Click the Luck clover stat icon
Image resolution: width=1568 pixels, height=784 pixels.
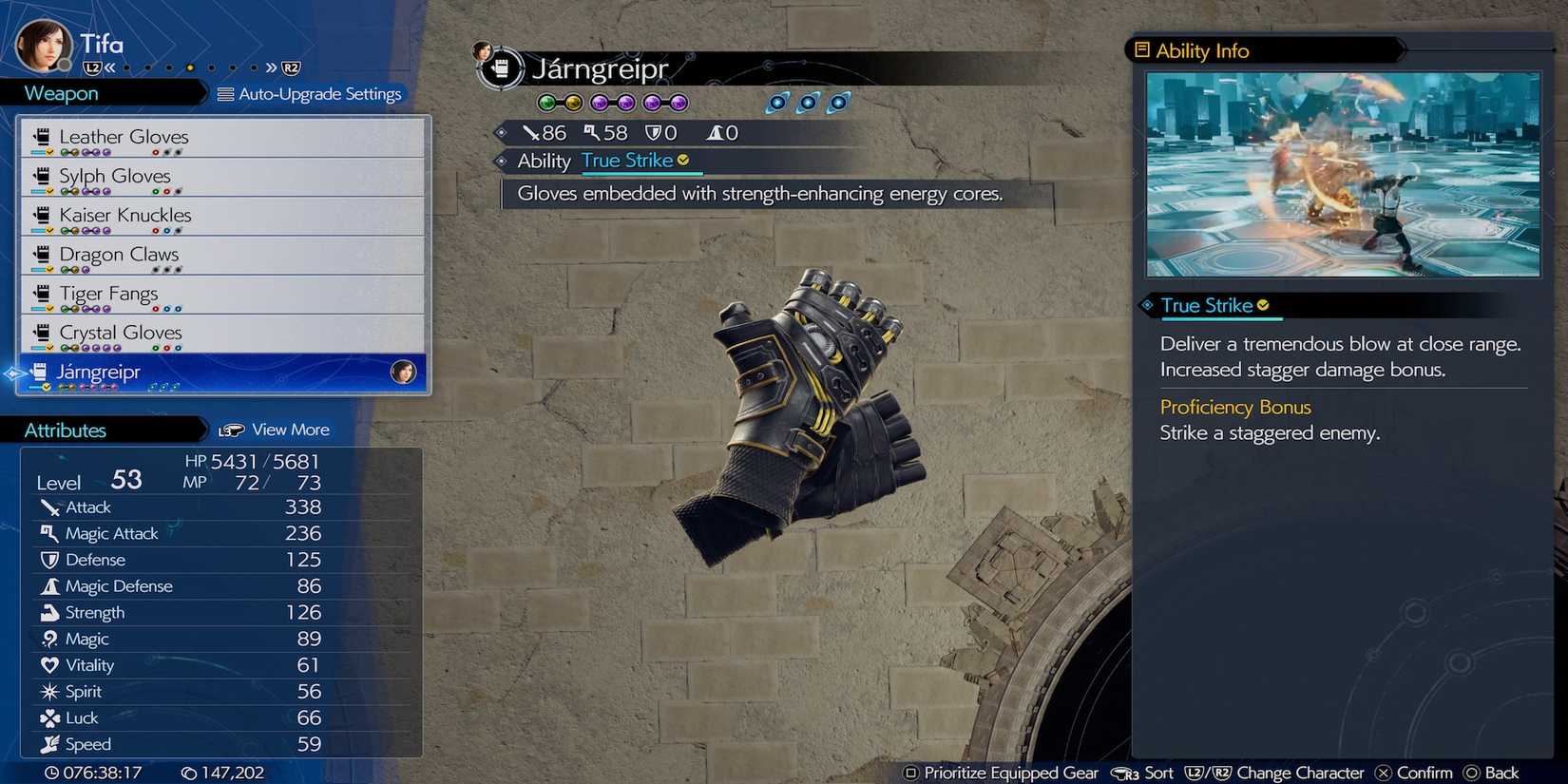(51, 717)
